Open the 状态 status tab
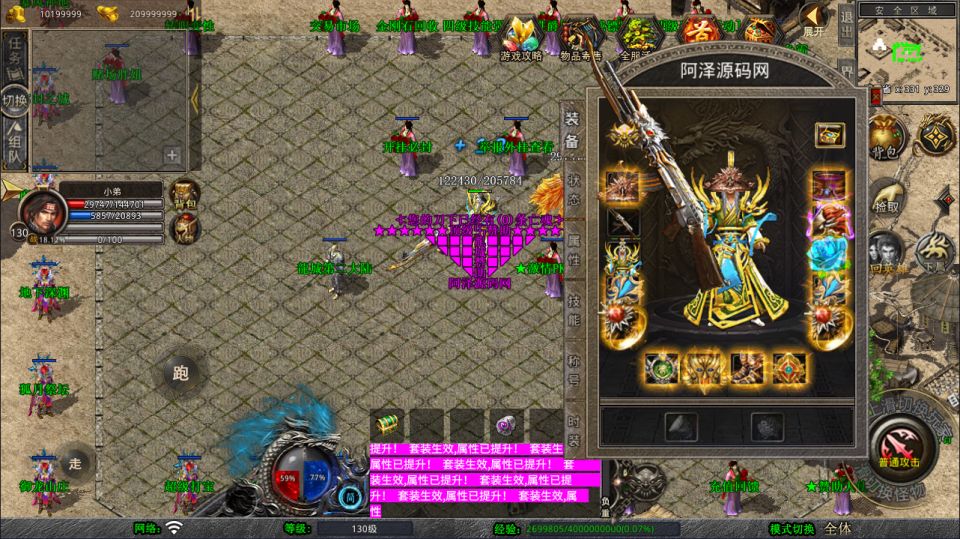The image size is (960, 539). (573, 190)
